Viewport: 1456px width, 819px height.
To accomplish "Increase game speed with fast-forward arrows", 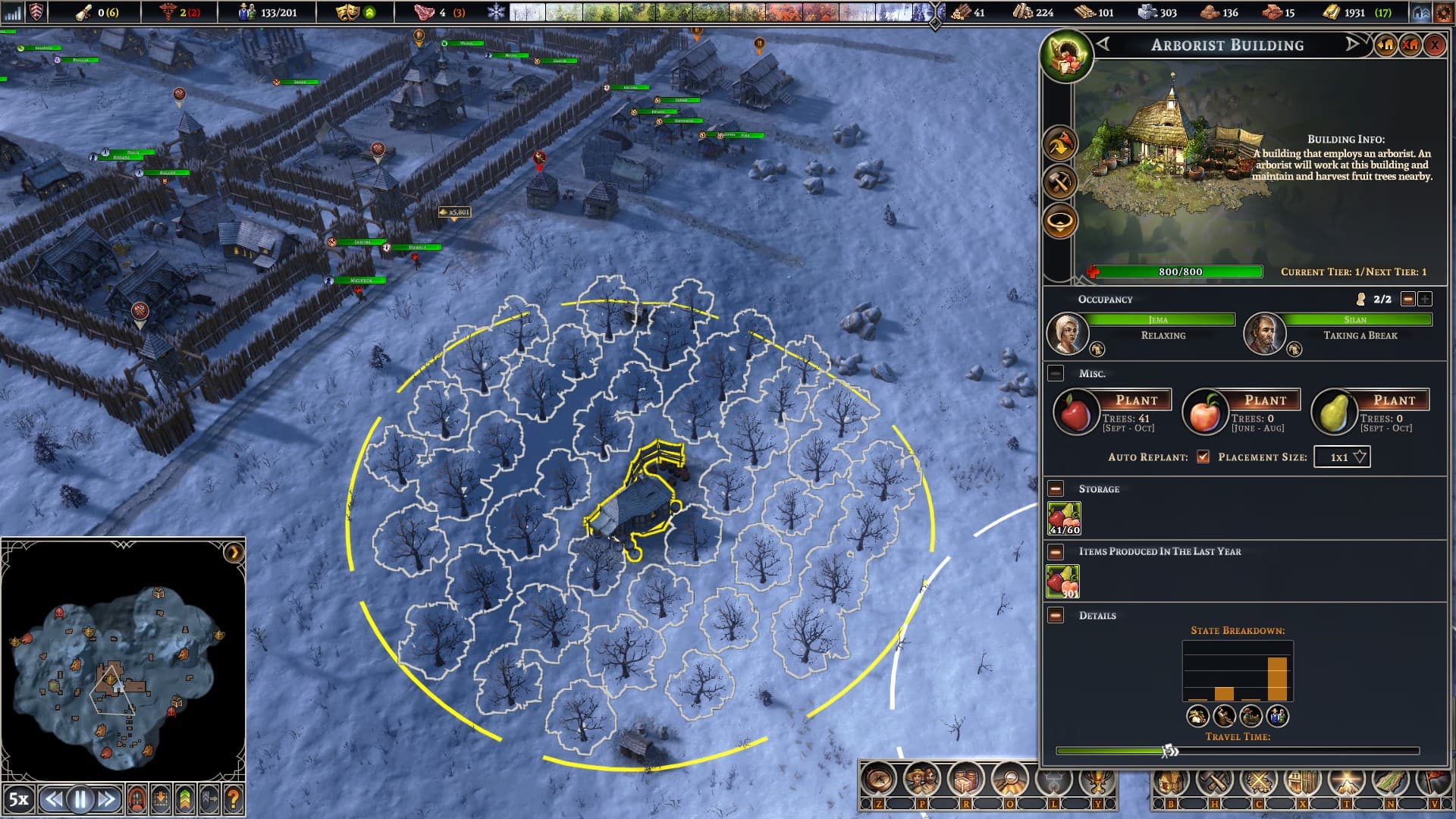I will pos(107,799).
